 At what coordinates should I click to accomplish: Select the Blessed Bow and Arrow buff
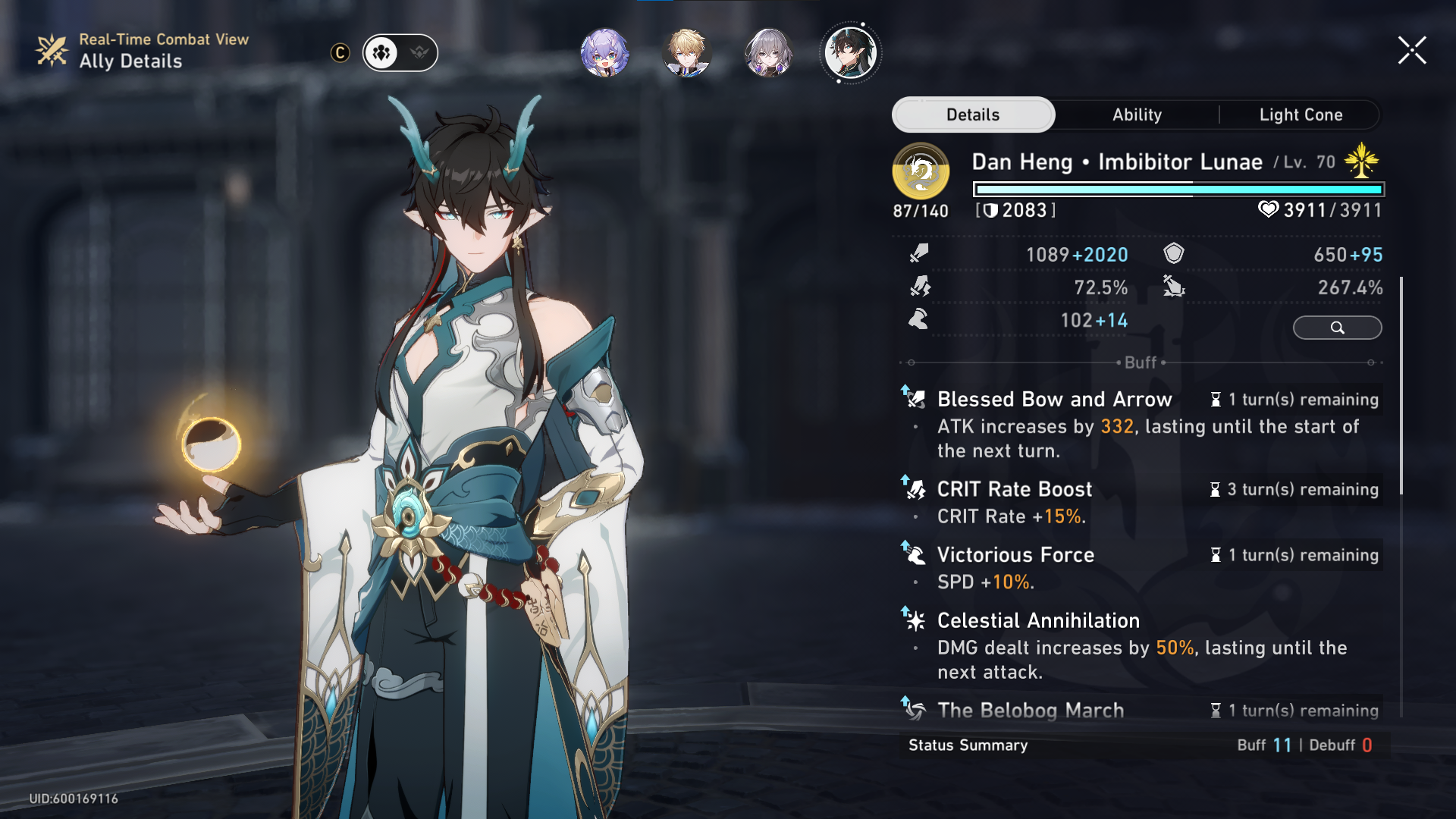pyautogui.click(x=1054, y=400)
